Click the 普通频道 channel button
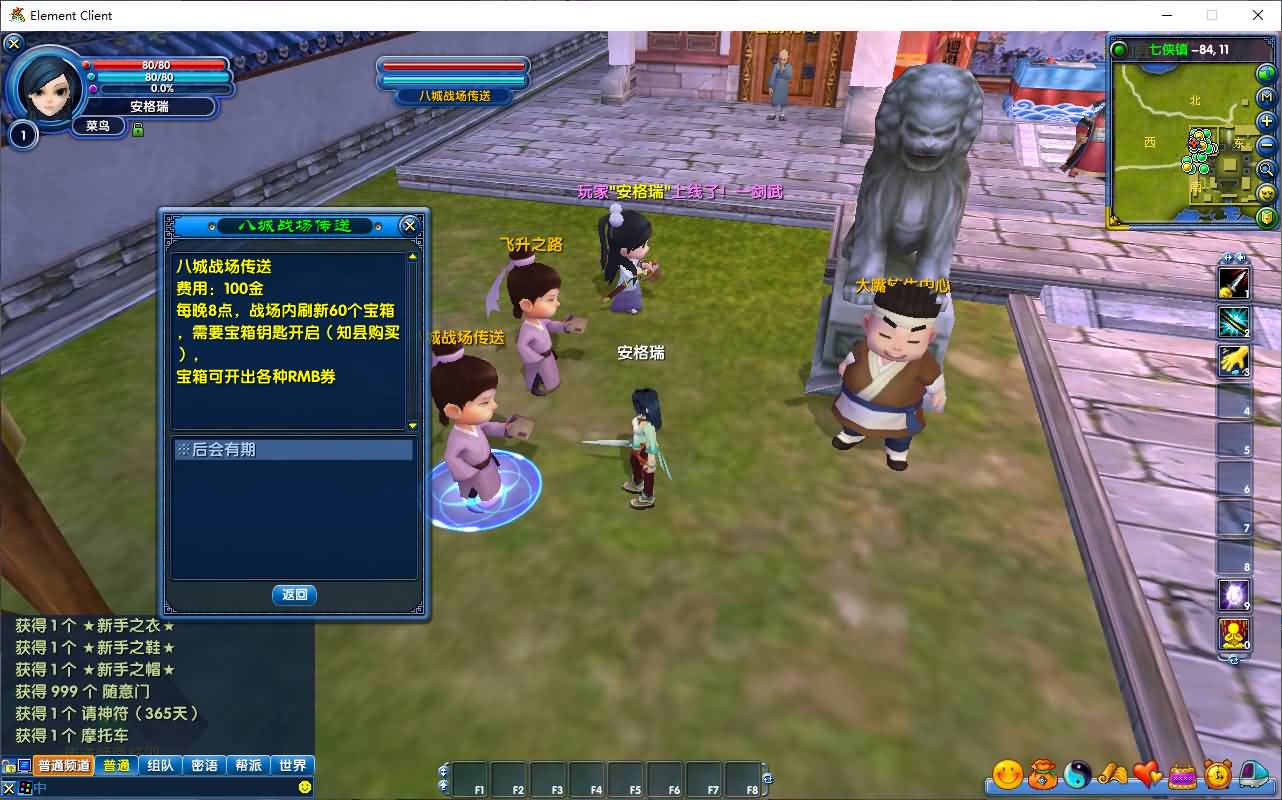 point(64,765)
